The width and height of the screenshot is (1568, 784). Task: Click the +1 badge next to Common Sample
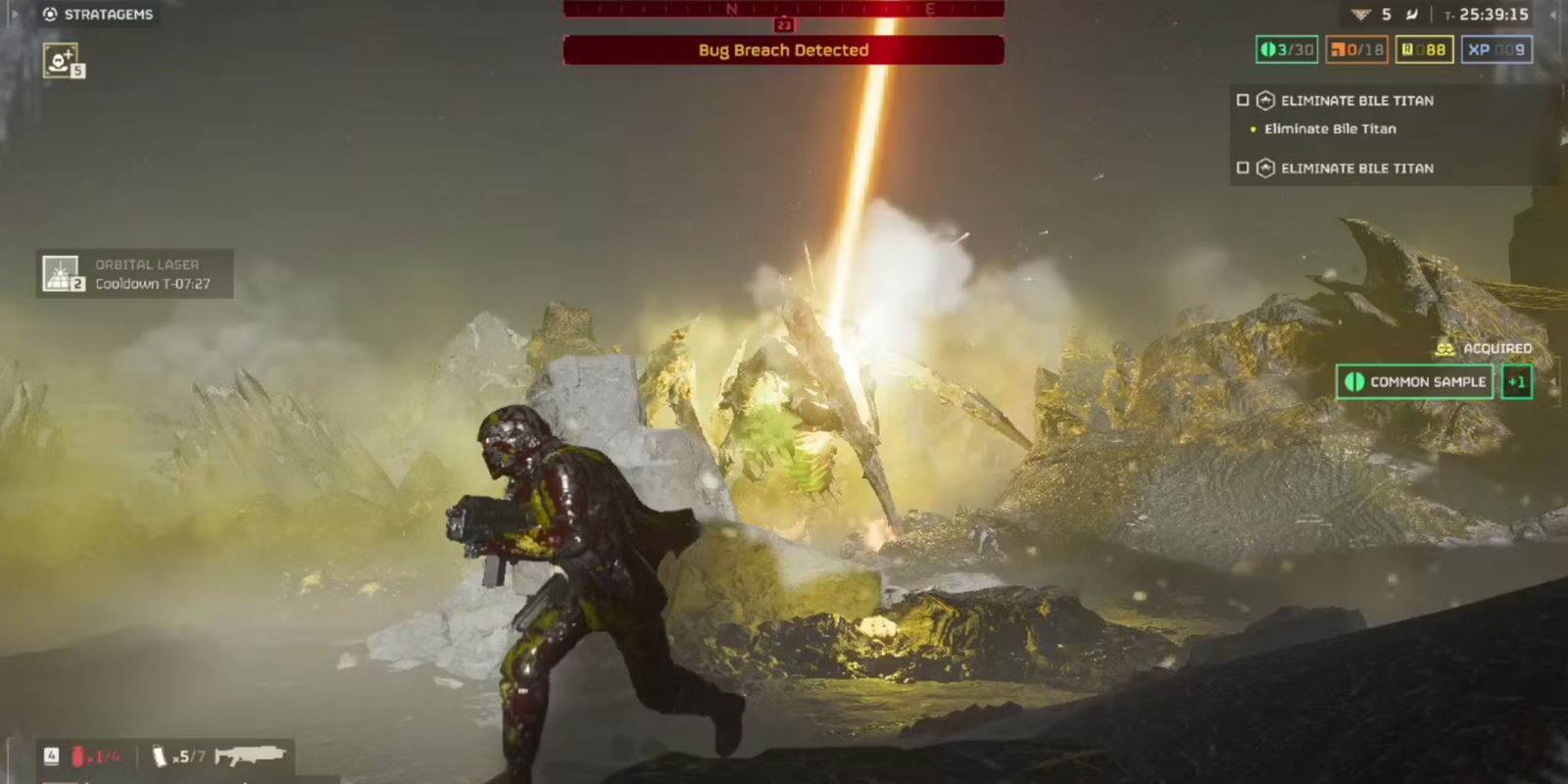tap(1518, 382)
